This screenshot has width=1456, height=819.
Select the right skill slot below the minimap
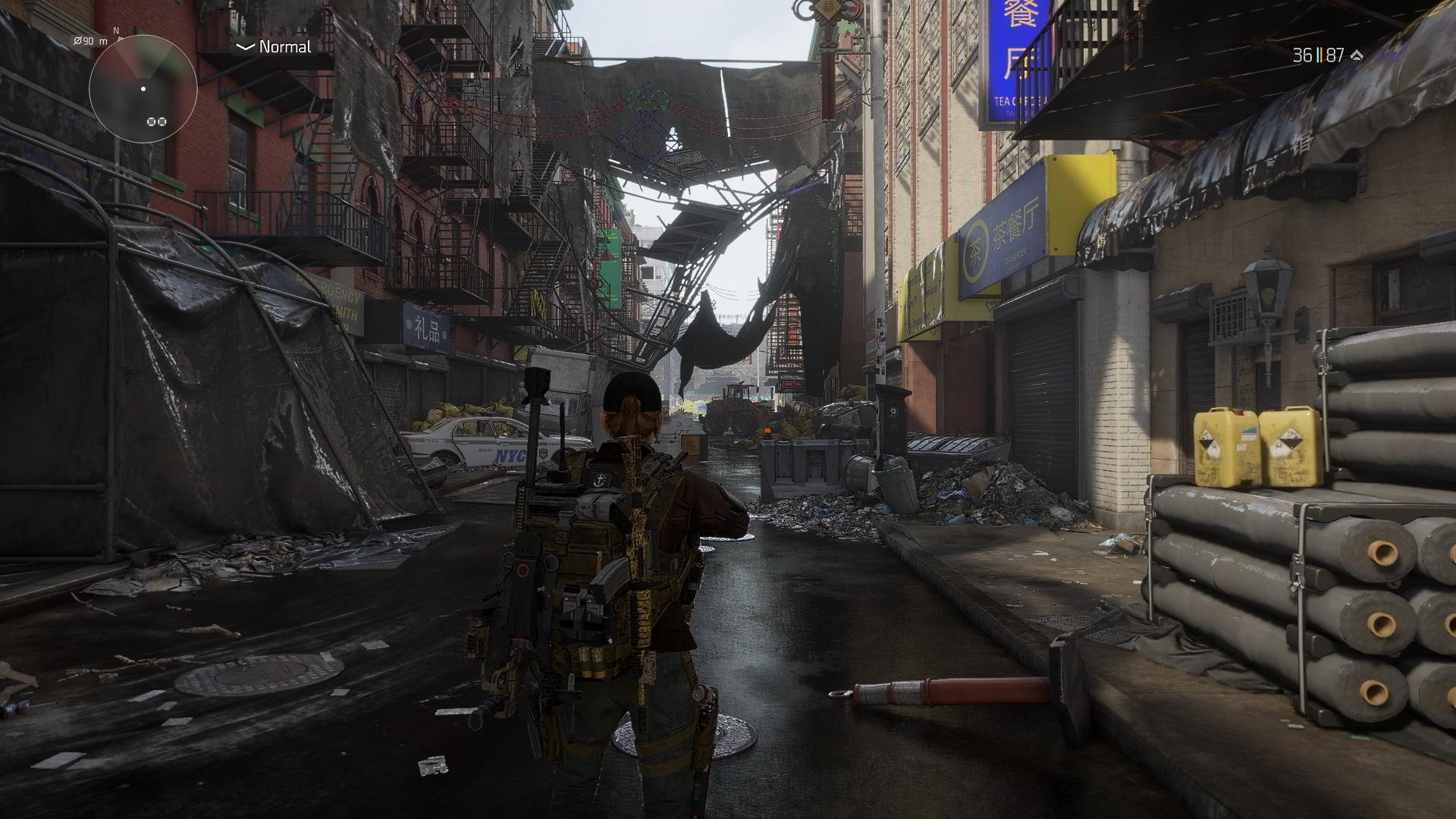point(162,121)
